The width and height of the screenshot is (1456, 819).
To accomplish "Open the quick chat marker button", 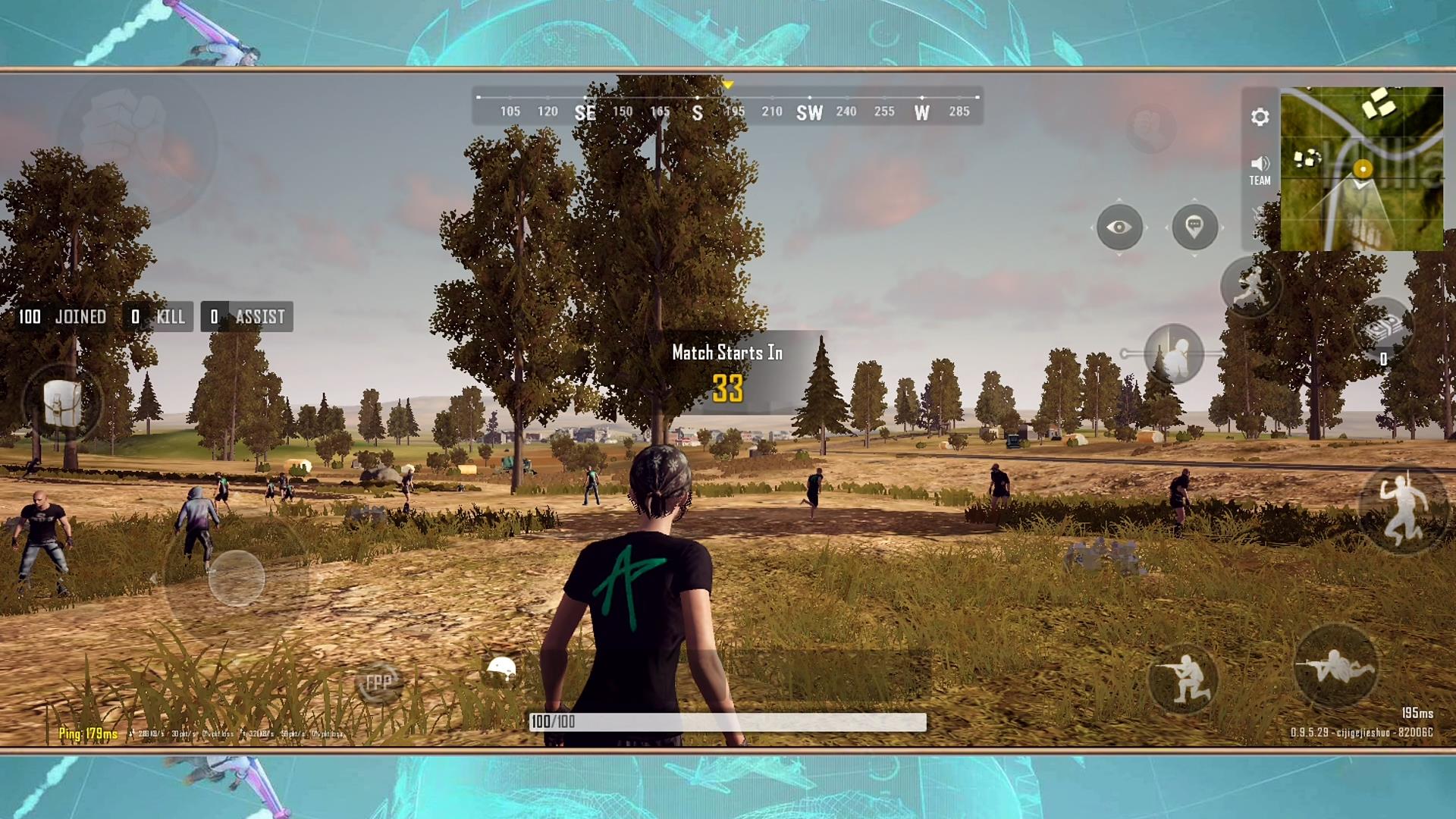I will [1194, 227].
